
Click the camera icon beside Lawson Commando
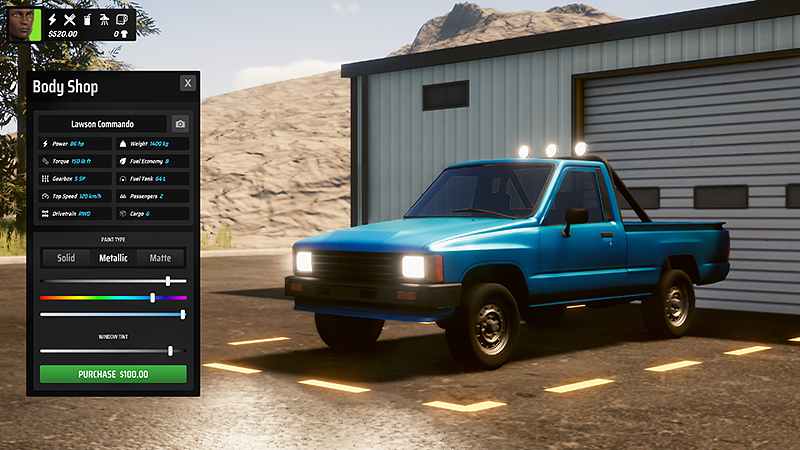pos(180,124)
